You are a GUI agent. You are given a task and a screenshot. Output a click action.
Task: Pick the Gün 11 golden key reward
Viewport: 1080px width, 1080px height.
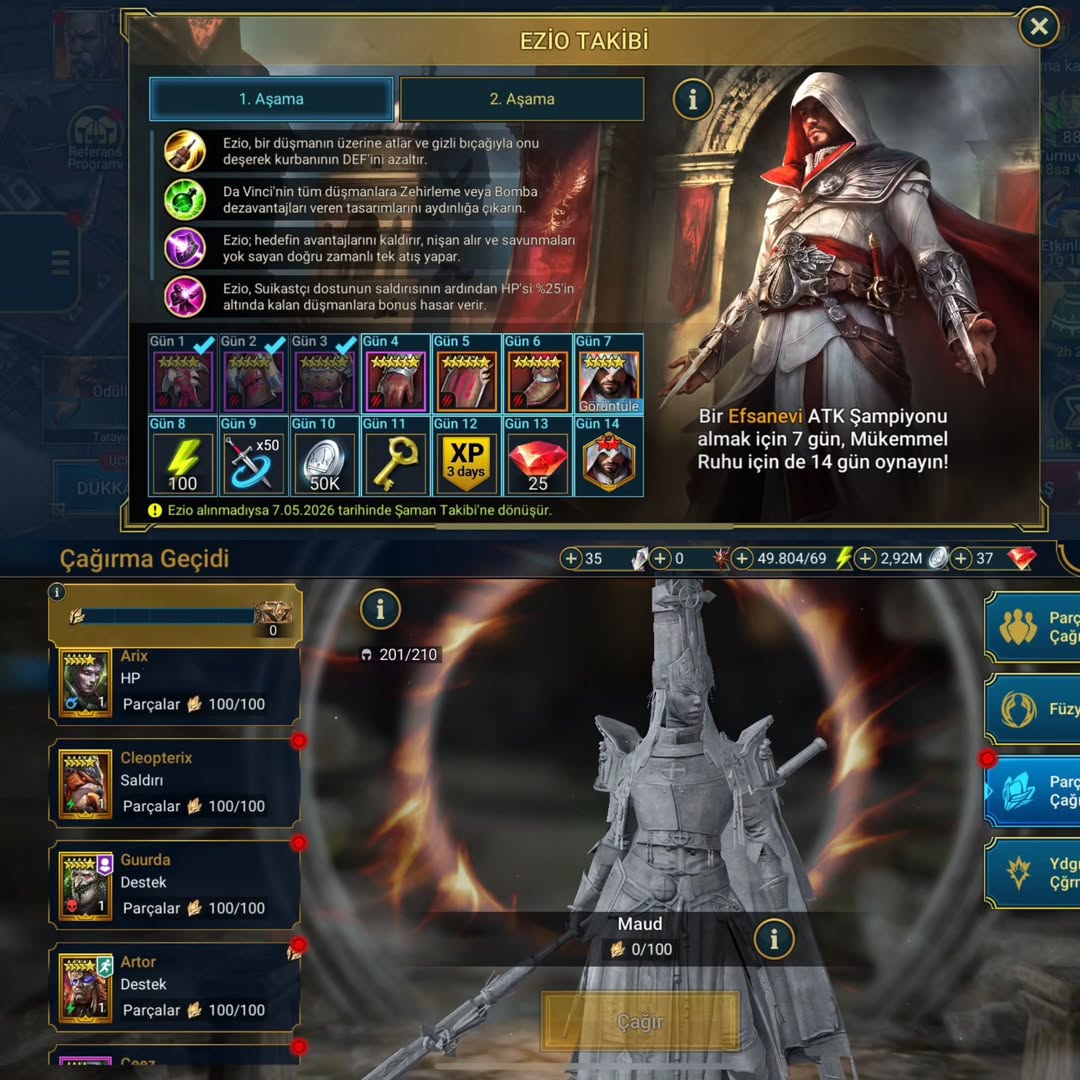pos(395,457)
